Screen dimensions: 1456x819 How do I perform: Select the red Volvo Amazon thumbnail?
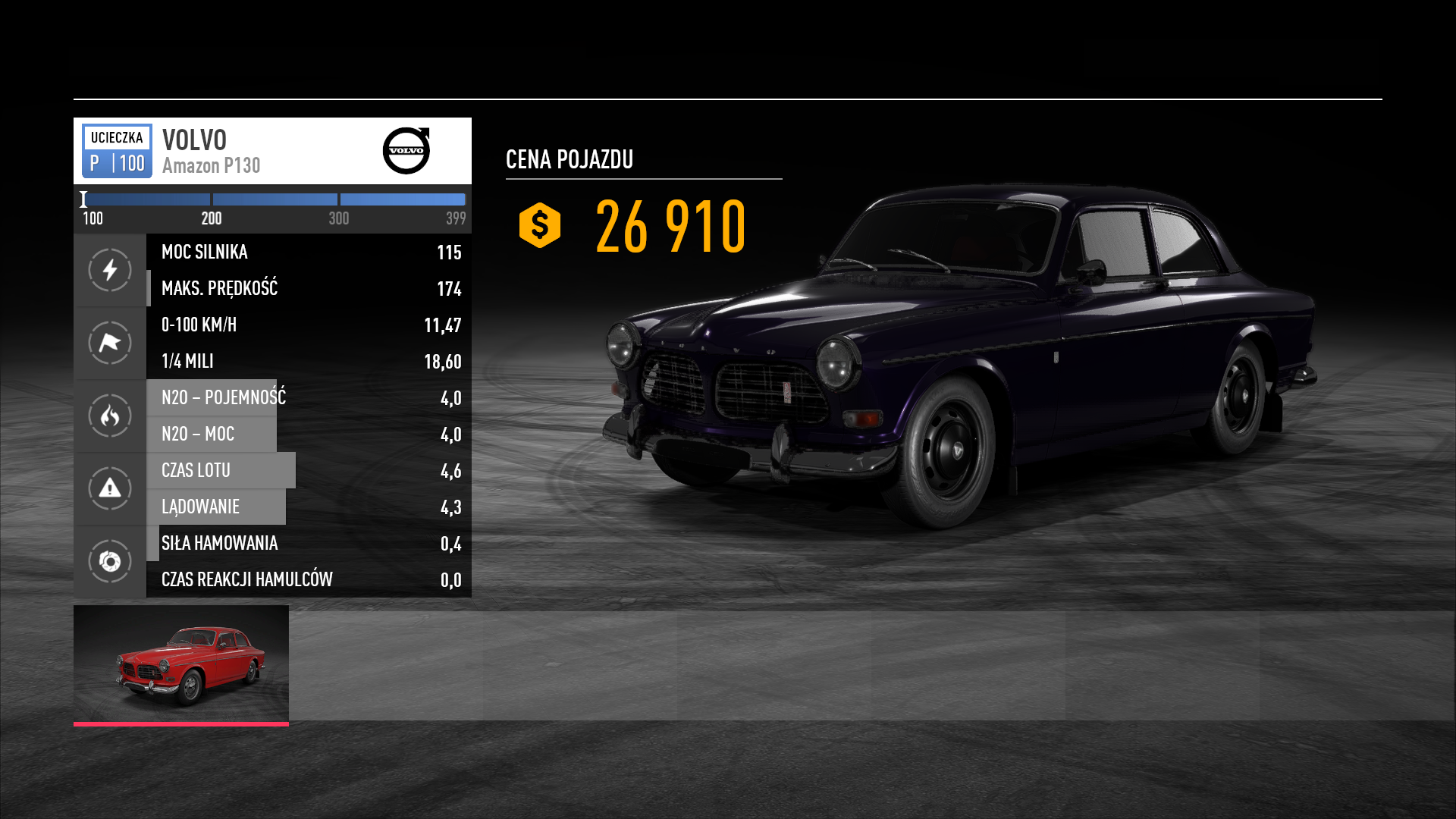coord(181,664)
